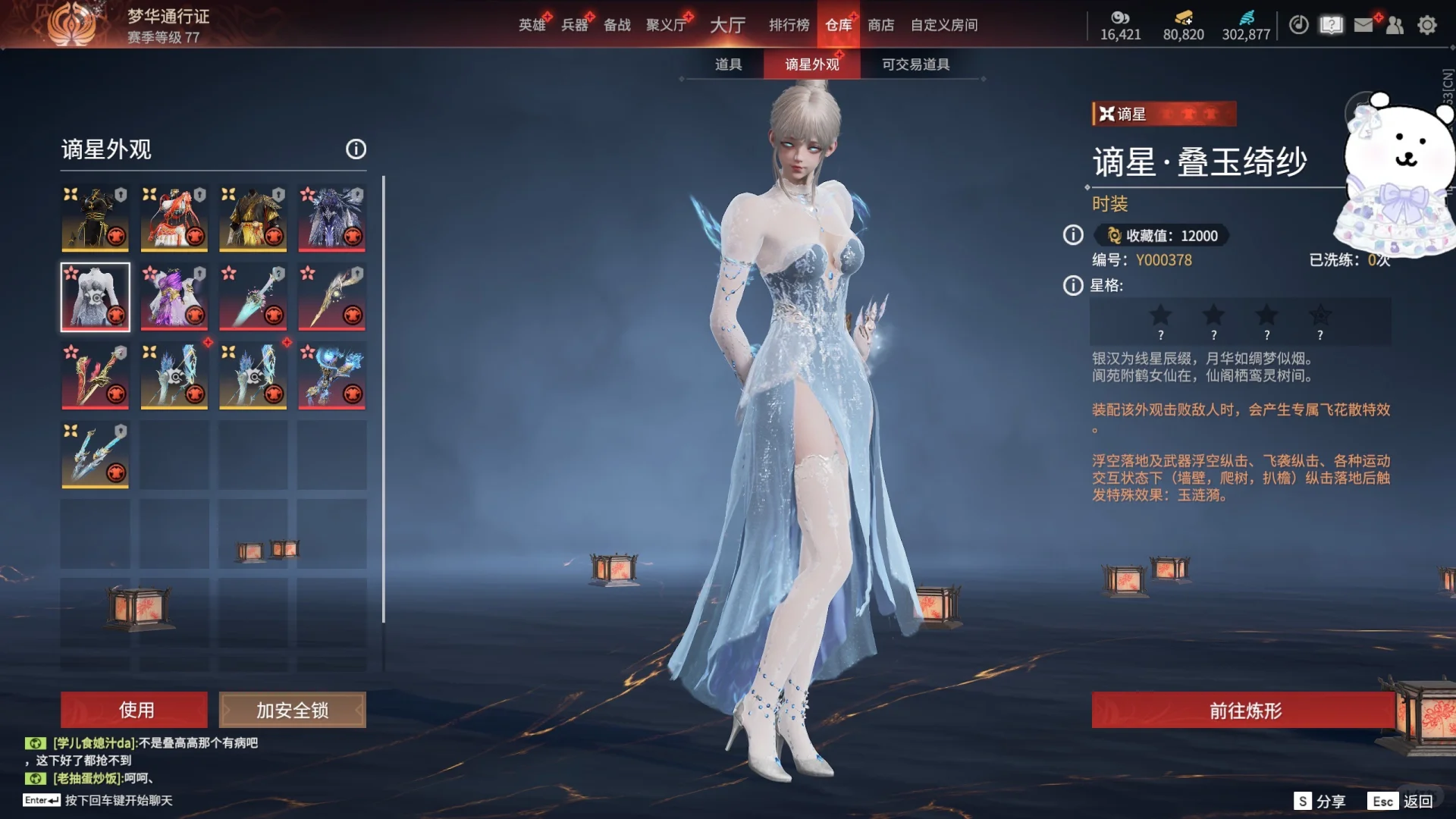Click the collection value coin icon next to 12000
The height and width of the screenshot is (819, 1456).
(x=1114, y=236)
